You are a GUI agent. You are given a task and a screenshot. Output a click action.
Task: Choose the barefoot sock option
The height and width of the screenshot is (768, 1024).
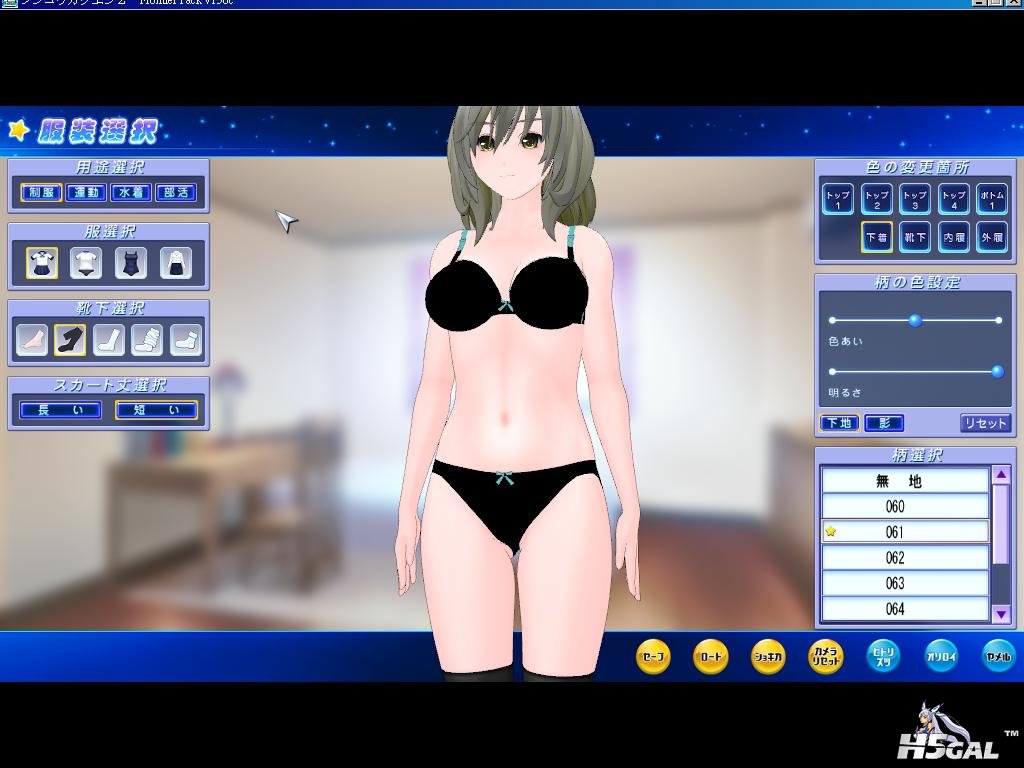pyautogui.click(x=32, y=340)
